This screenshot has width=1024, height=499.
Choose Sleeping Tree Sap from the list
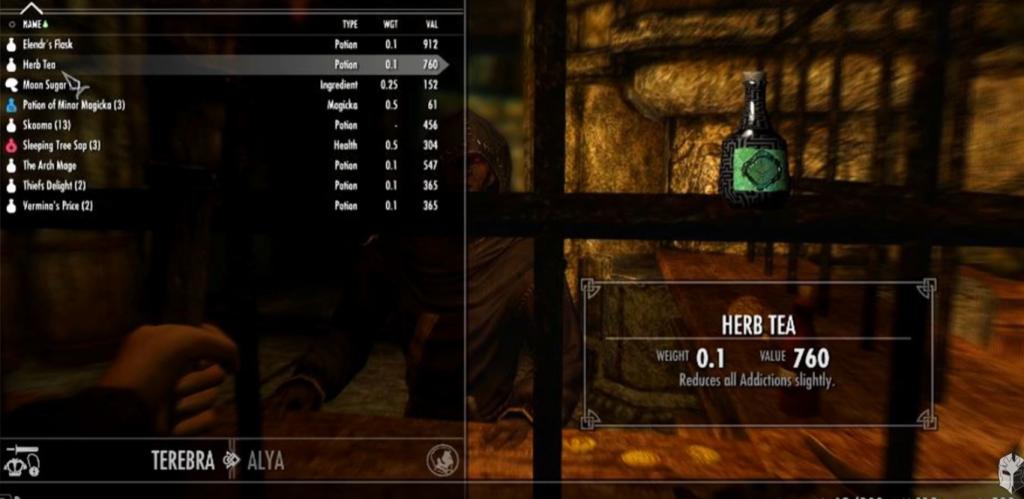pyautogui.click(x=61, y=145)
